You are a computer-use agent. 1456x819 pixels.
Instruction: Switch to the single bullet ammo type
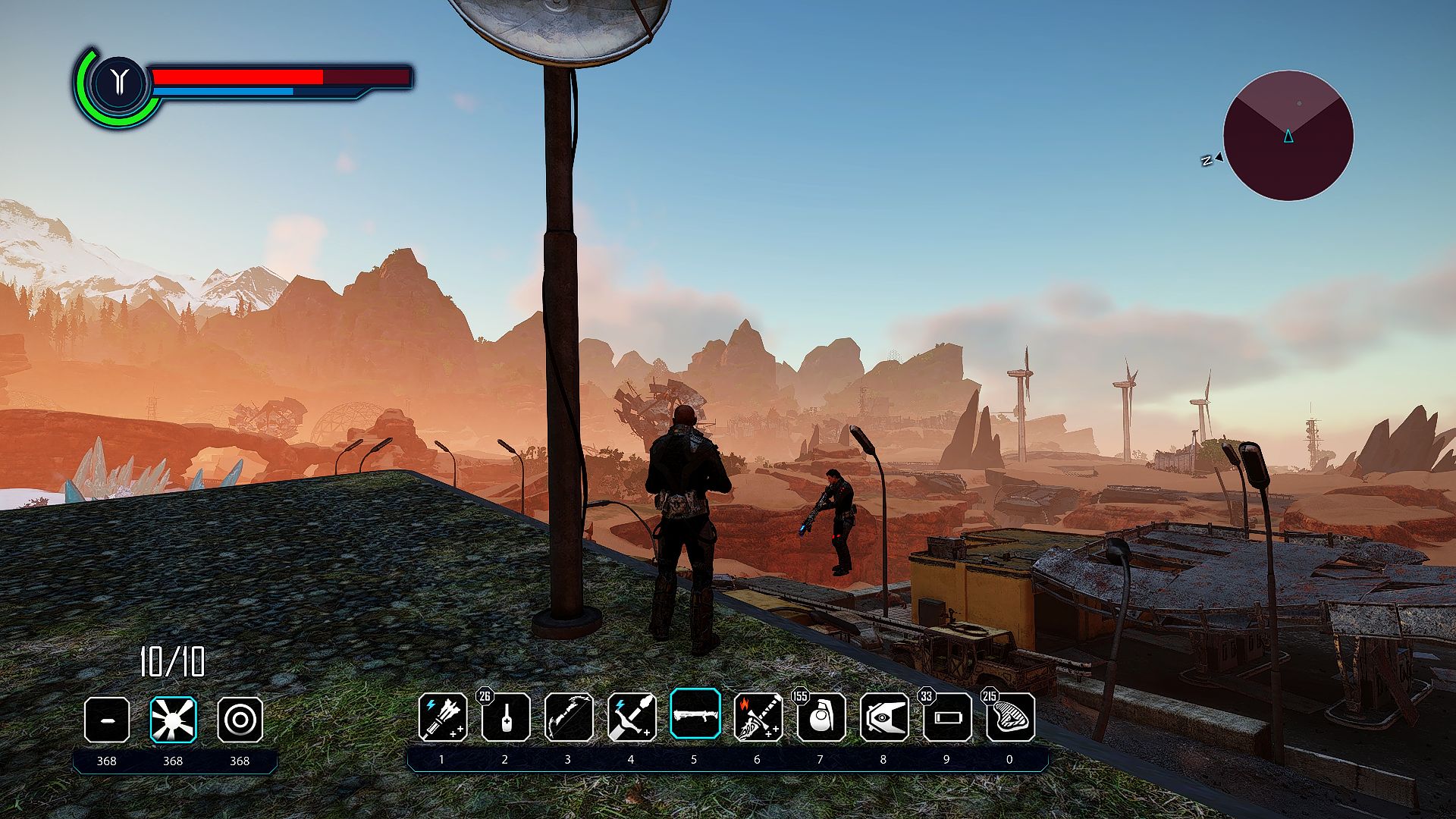107,719
